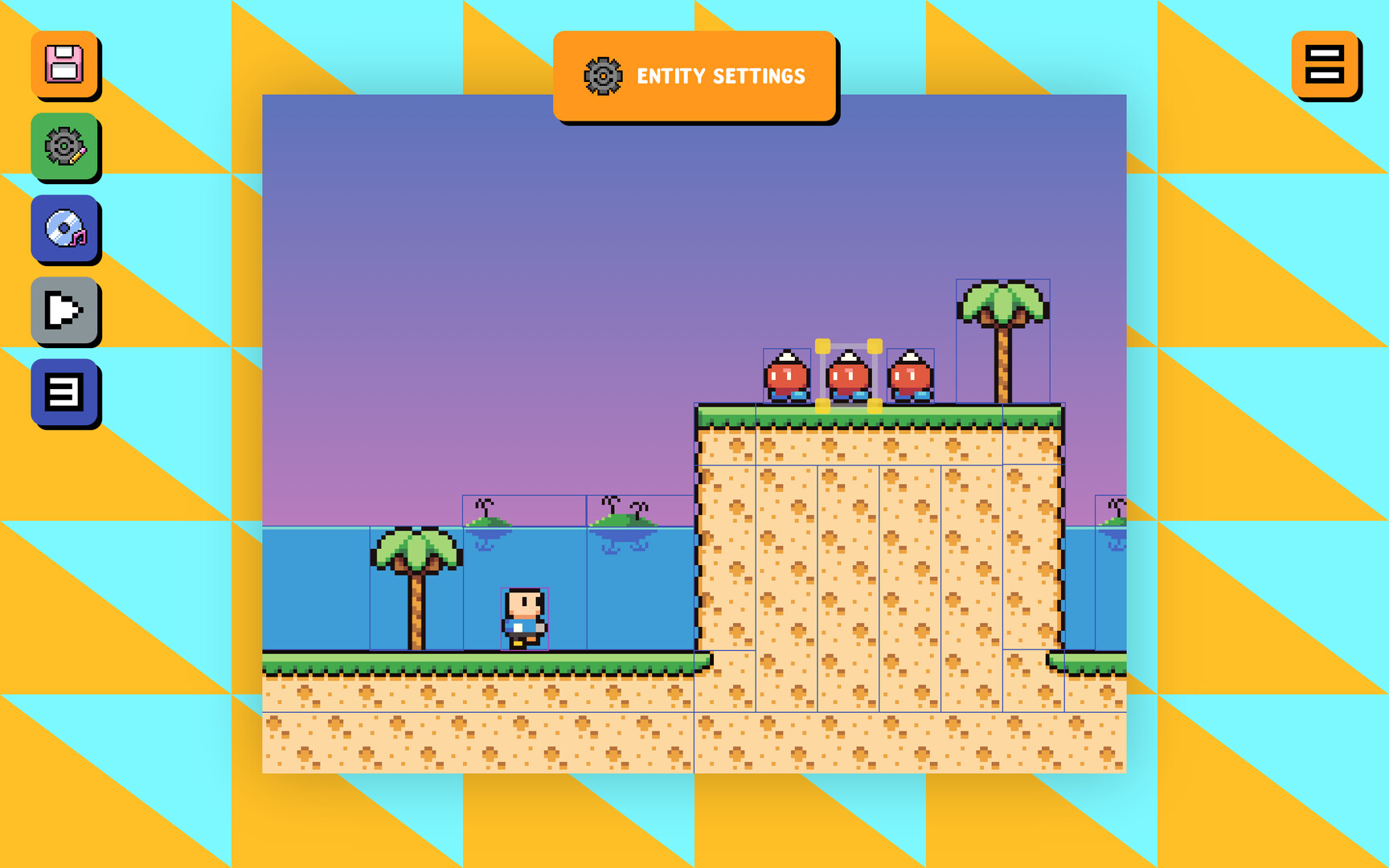Image resolution: width=1389 pixels, height=868 pixels.
Task: Select the palm tree standing in the water
Action: [x=416, y=587]
